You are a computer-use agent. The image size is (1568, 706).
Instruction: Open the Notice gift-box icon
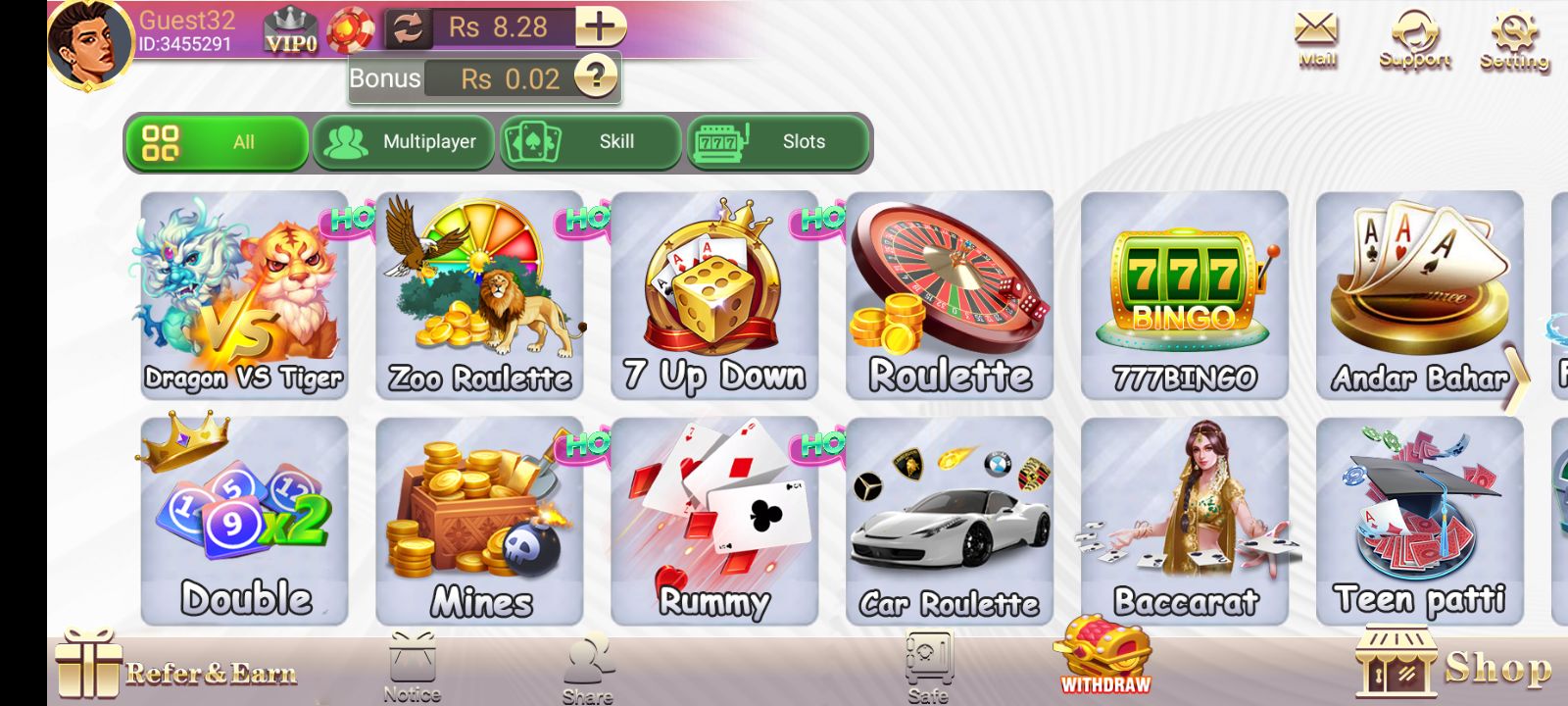click(x=412, y=659)
